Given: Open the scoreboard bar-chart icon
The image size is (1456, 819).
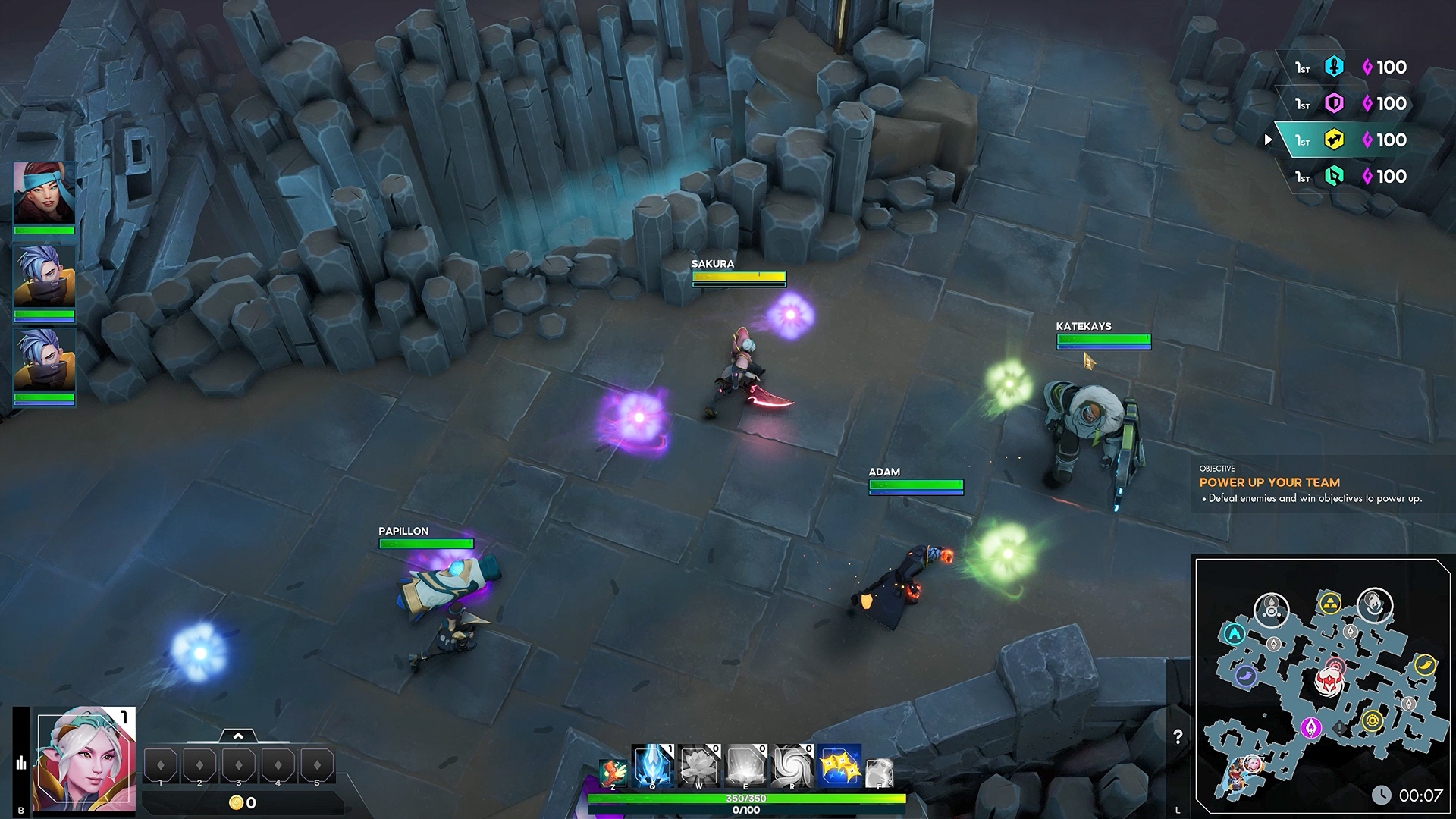Looking at the screenshot, I should pyautogui.click(x=21, y=762).
